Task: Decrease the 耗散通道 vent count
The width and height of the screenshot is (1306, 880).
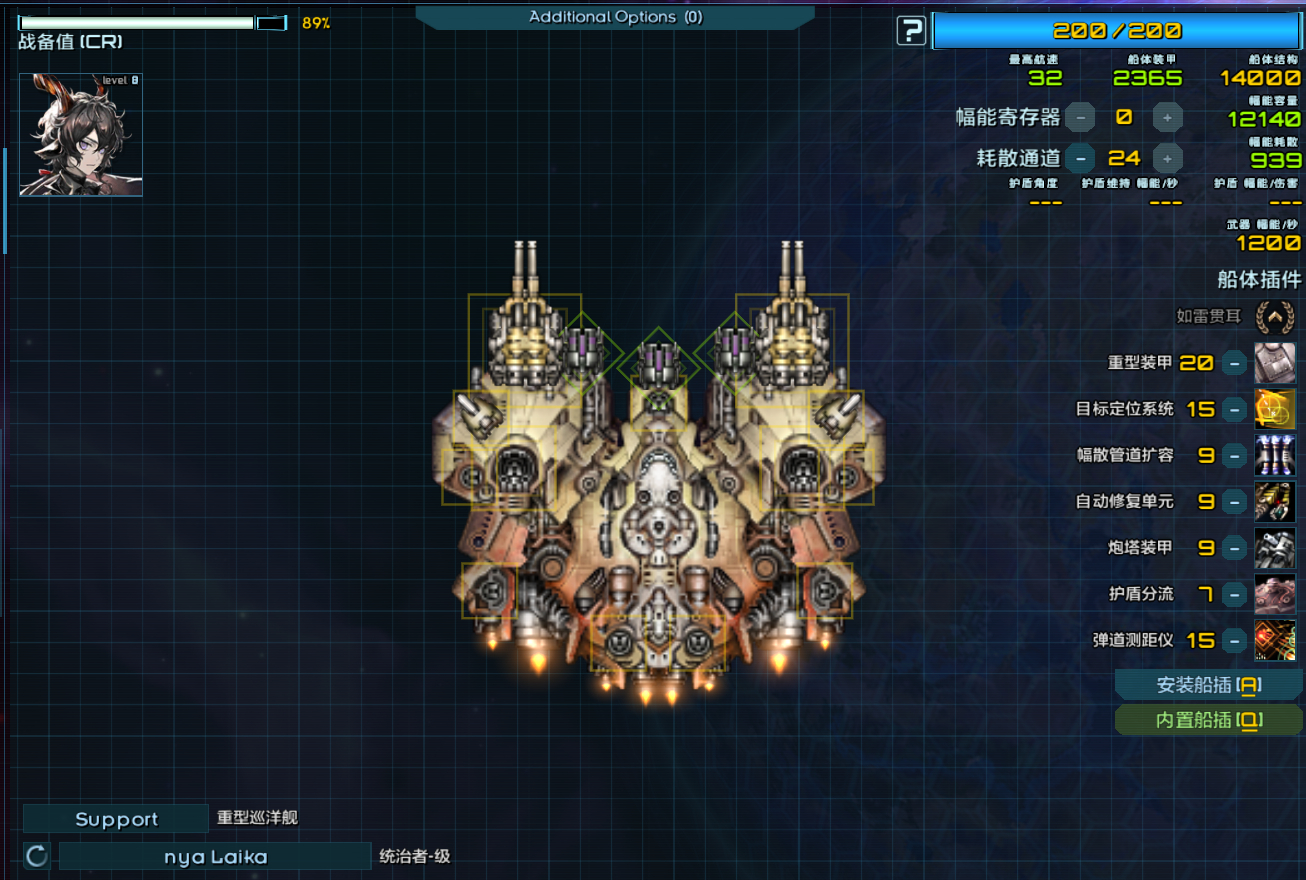Action: coord(1080,158)
